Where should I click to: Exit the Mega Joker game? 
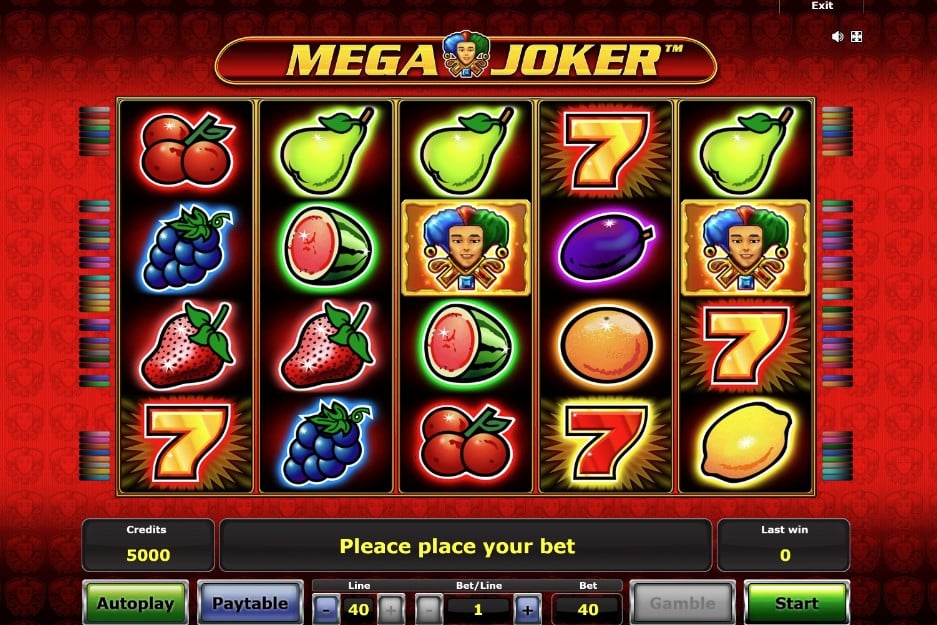click(822, 6)
